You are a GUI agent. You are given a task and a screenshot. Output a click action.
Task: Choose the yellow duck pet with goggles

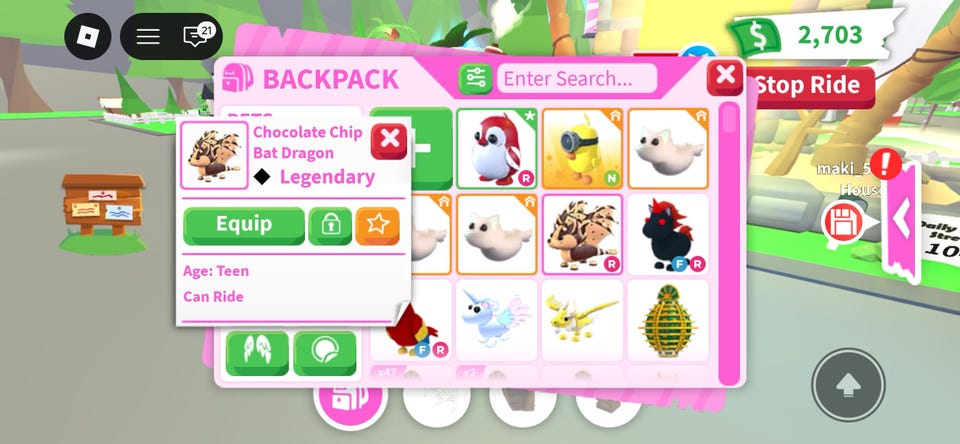pyautogui.click(x=582, y=148)
